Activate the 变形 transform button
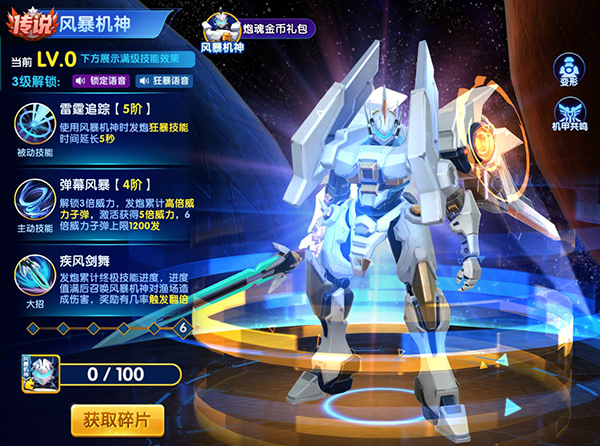 coord(566,69)
